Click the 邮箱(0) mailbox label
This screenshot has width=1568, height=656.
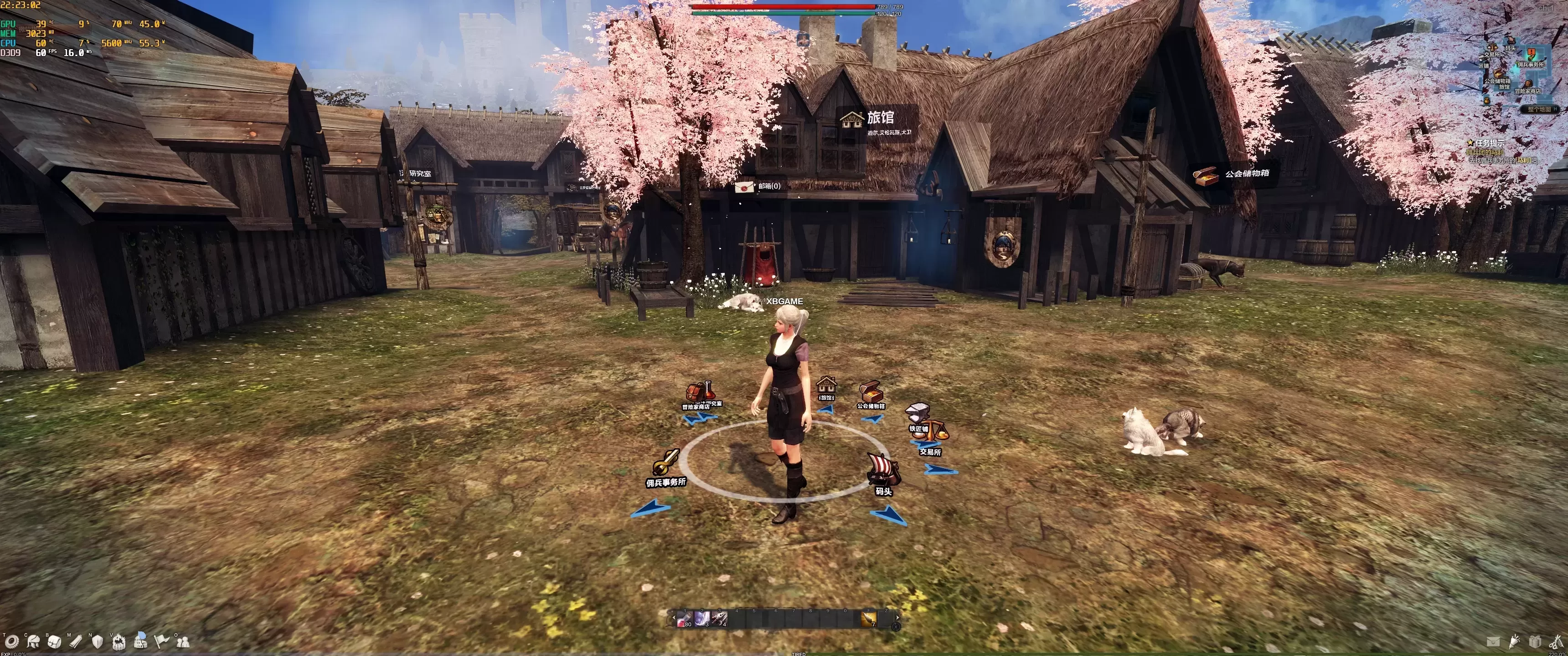point(768,186)
